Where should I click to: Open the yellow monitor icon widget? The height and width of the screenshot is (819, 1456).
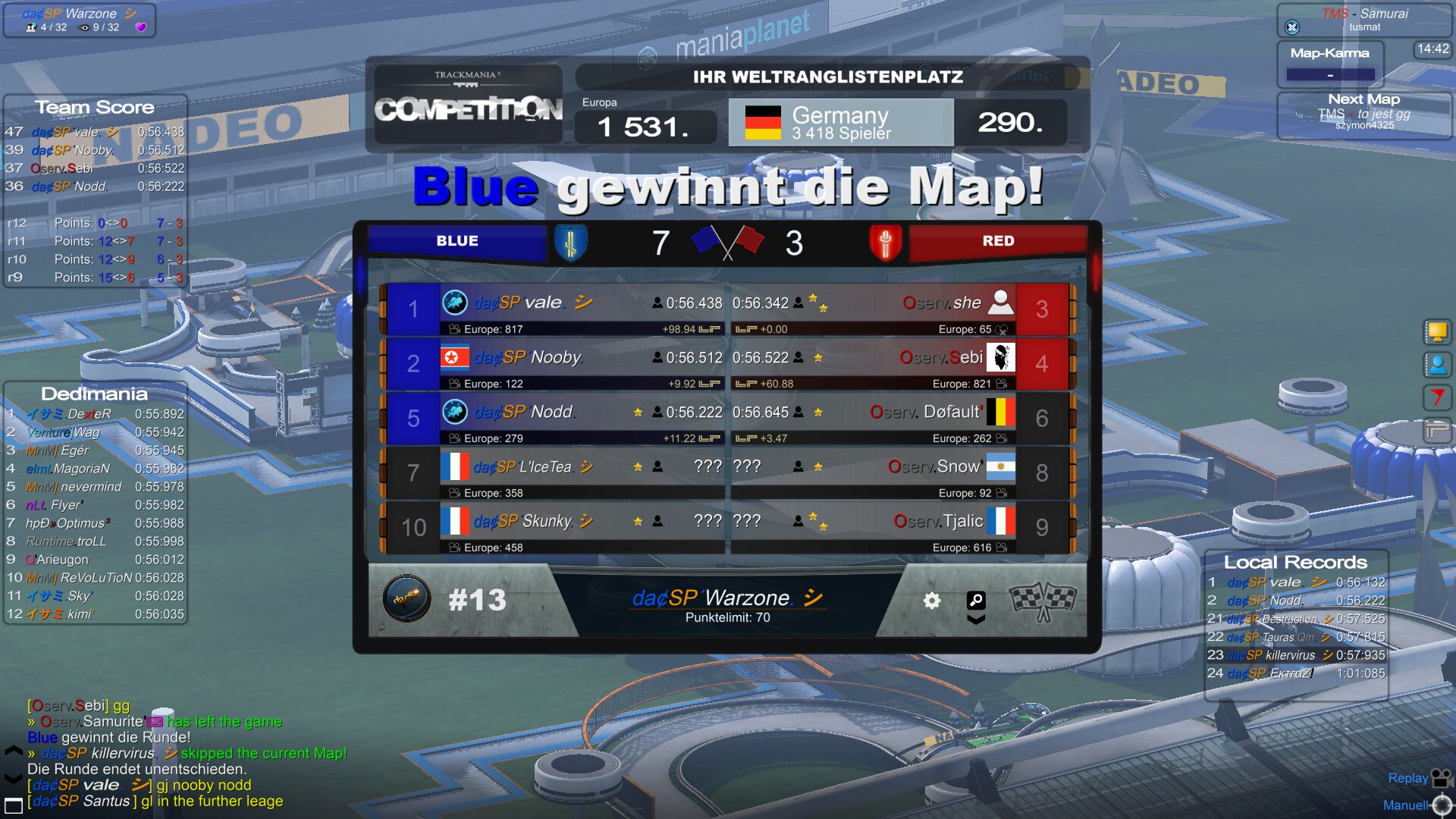pyautogui.click(x=1437, y=331)
